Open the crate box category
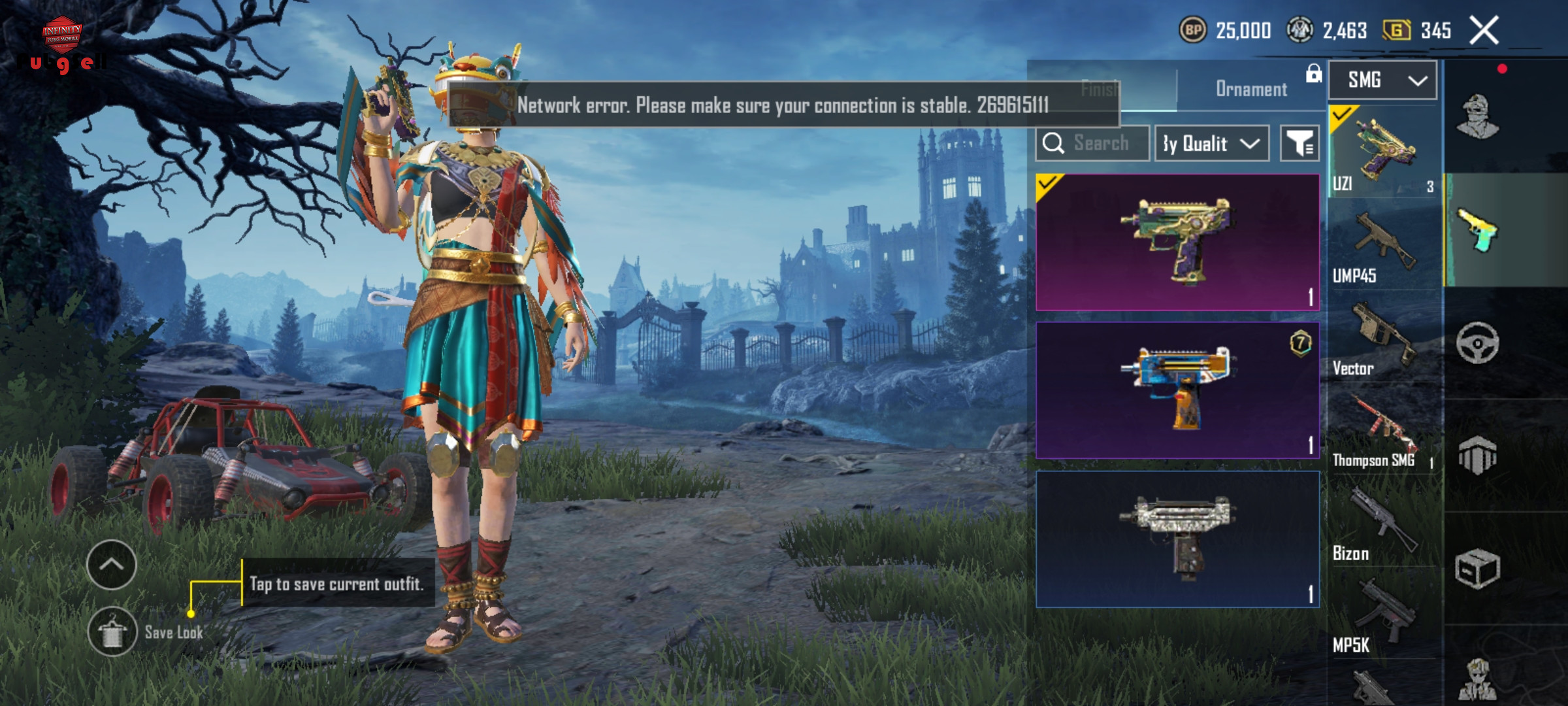Screen dimensions: 1568x706 (1478, 569)
